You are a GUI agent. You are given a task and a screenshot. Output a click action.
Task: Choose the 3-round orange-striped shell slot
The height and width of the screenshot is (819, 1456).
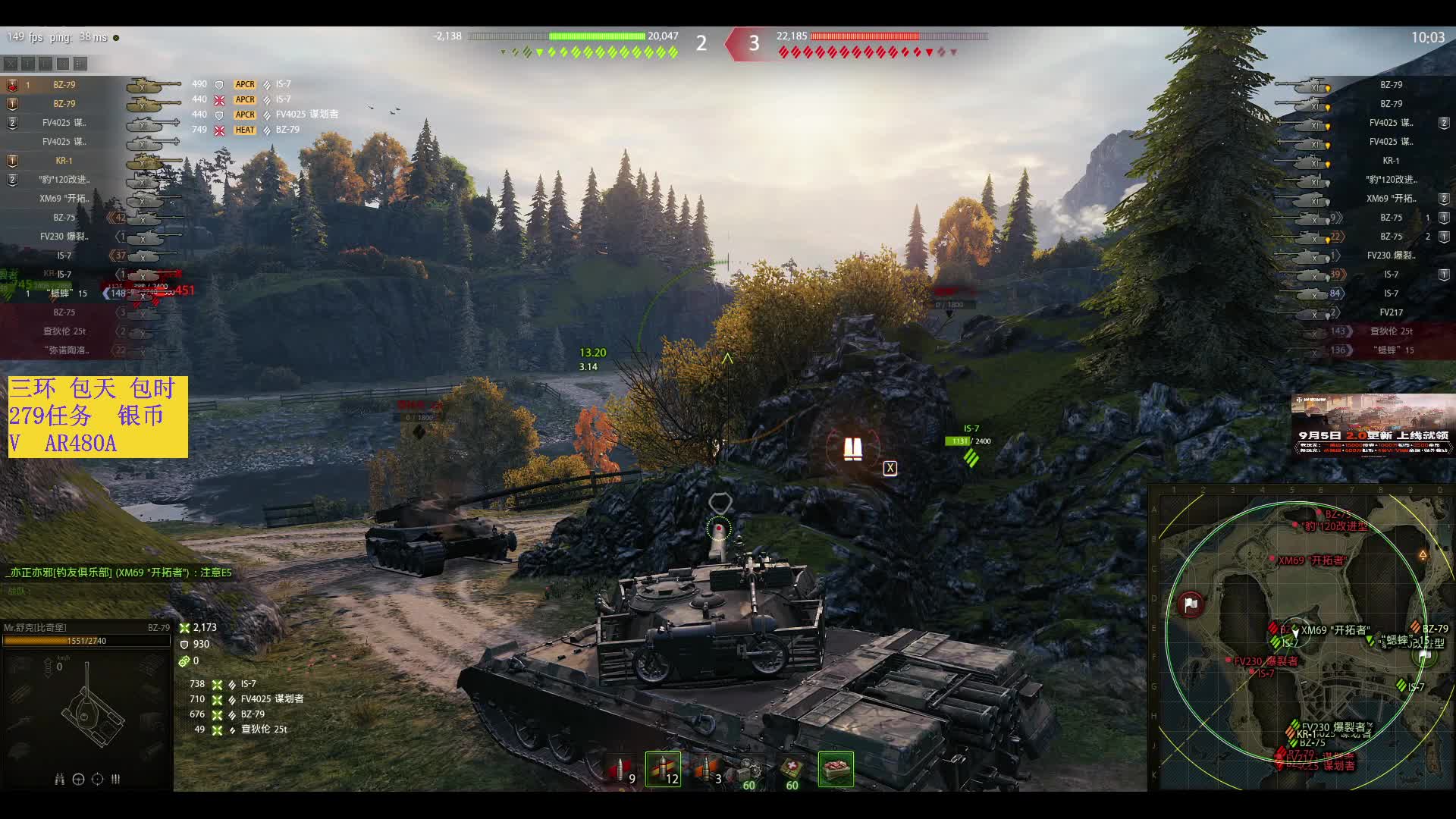[x=706, y=770]
